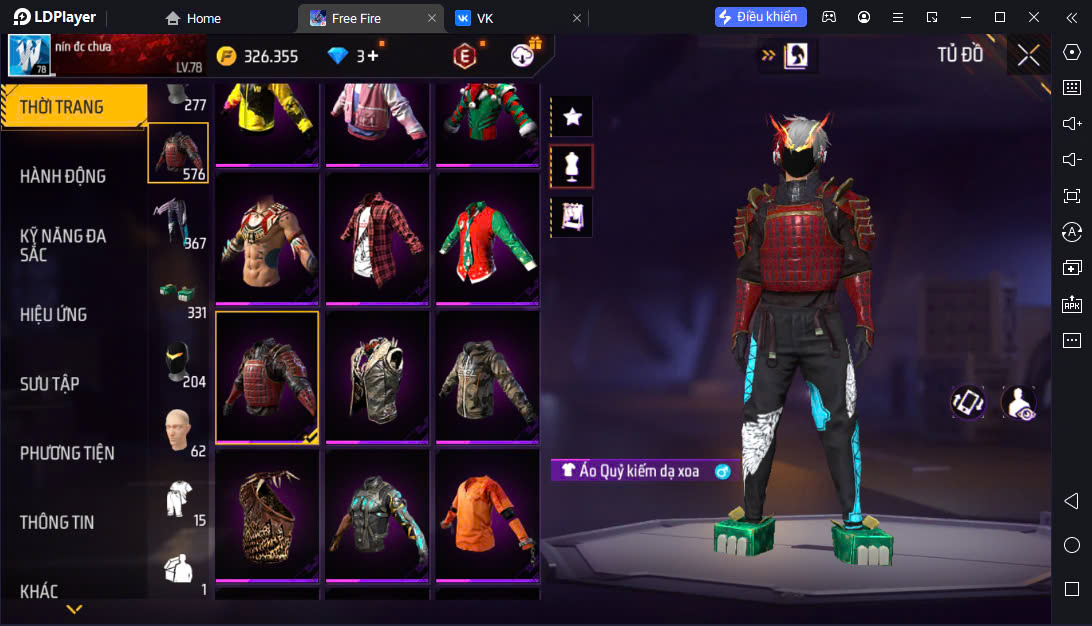Screen dimensions: 1092x626
Task: Select the red plaid shirt outfit
Action: coord(377,237)
